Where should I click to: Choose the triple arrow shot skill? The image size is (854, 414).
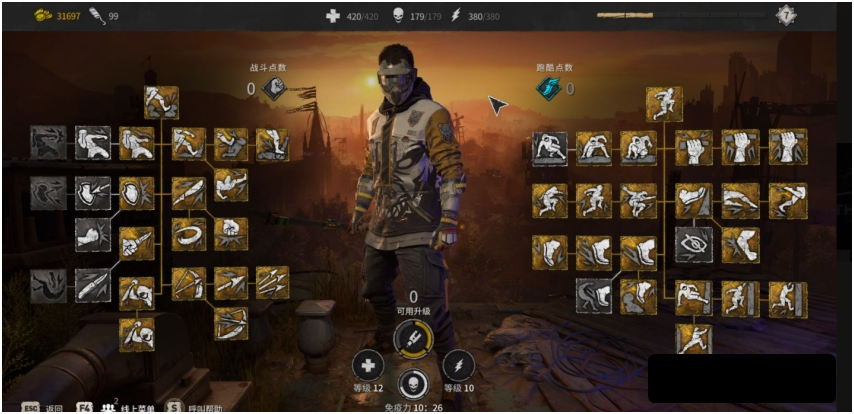coord(272,282)
